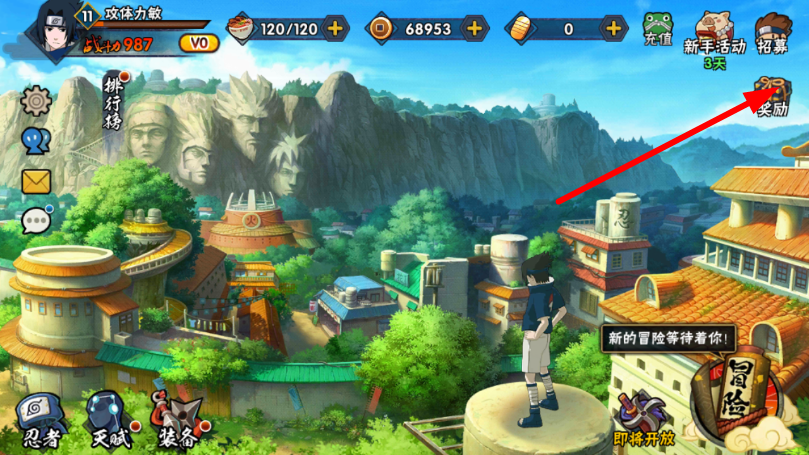The image size is (809, 455).
Task: Open the recruit (招募) menu
Action: point(772,33)
